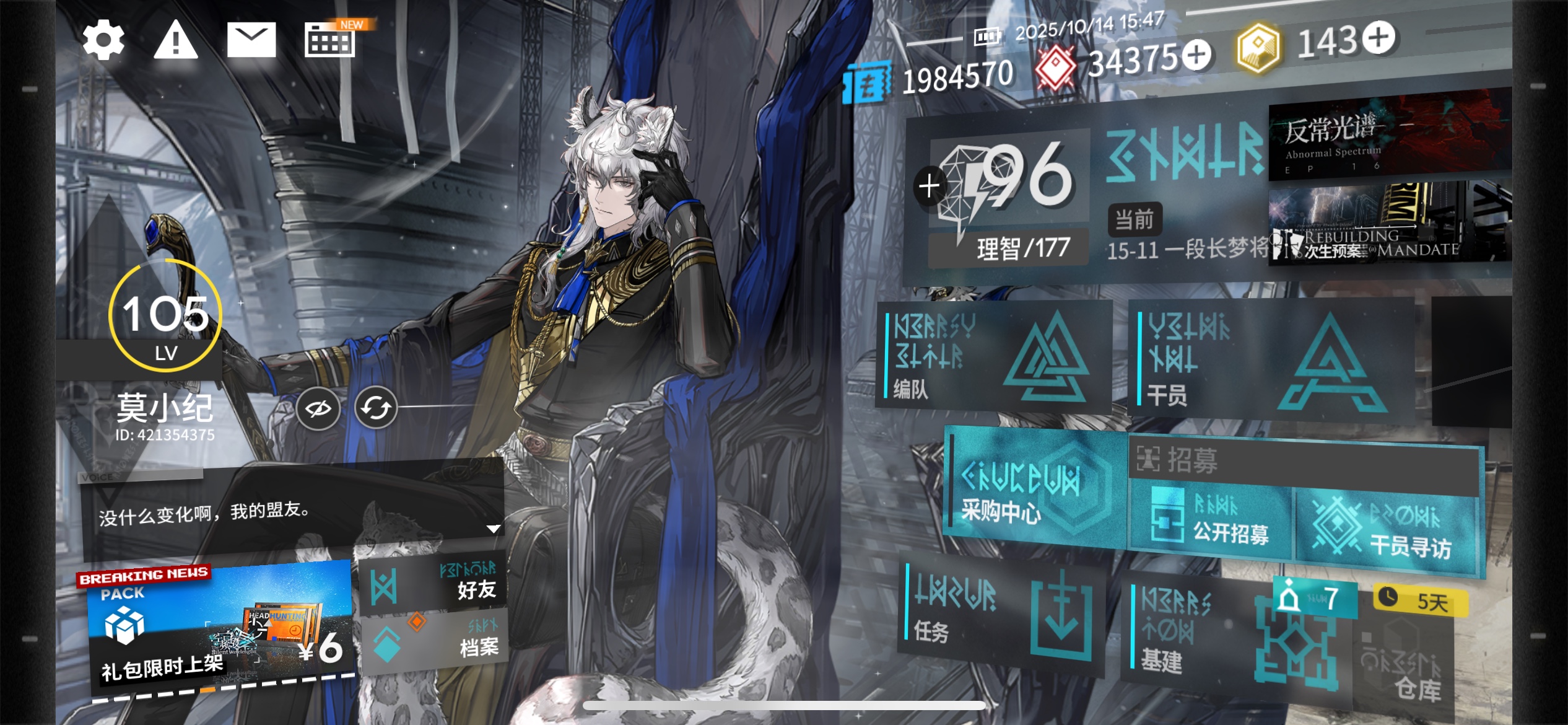The width and height of the screenshot is (1568, 725).
Task: Open the warning triangle announcements
Action: 176,40
